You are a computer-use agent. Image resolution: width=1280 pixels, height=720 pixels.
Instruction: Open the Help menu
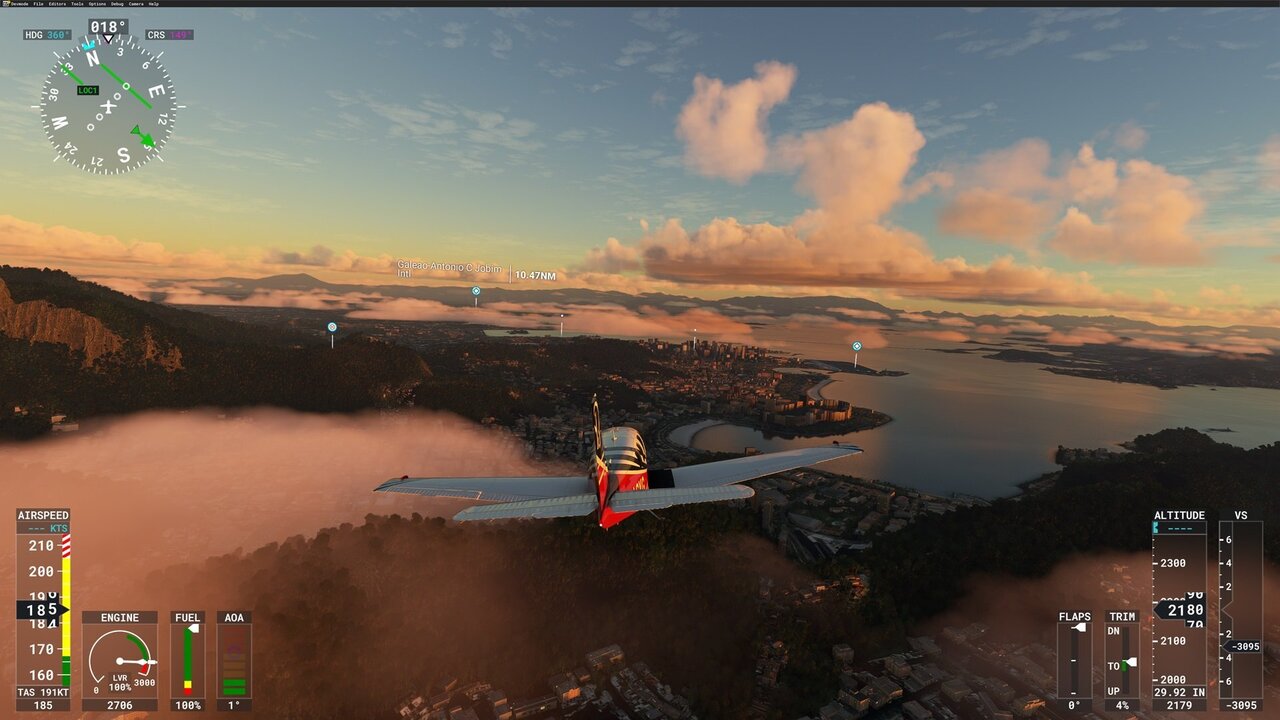tap(153, 4)
